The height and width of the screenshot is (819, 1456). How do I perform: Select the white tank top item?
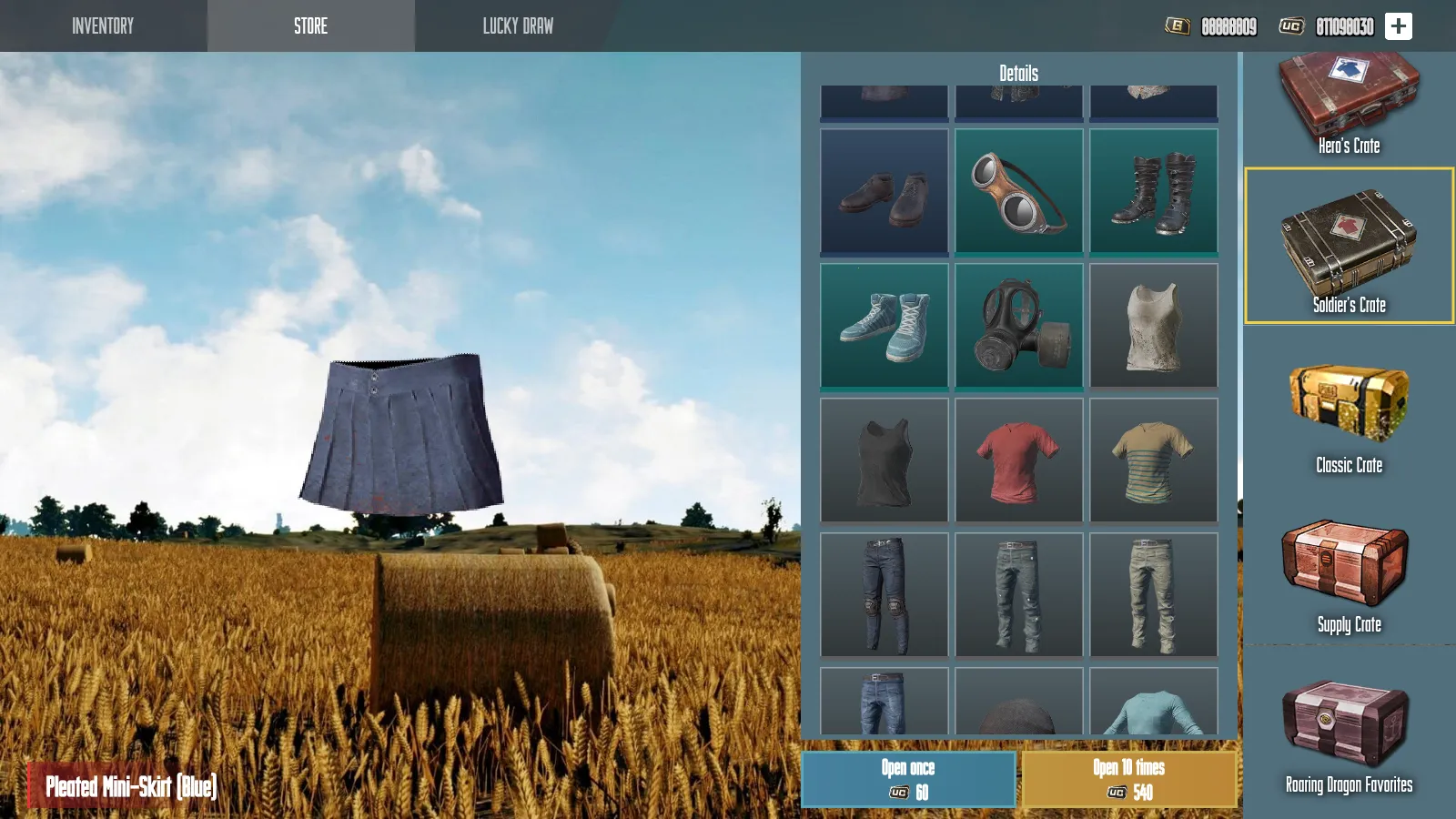click(1153, 327)
